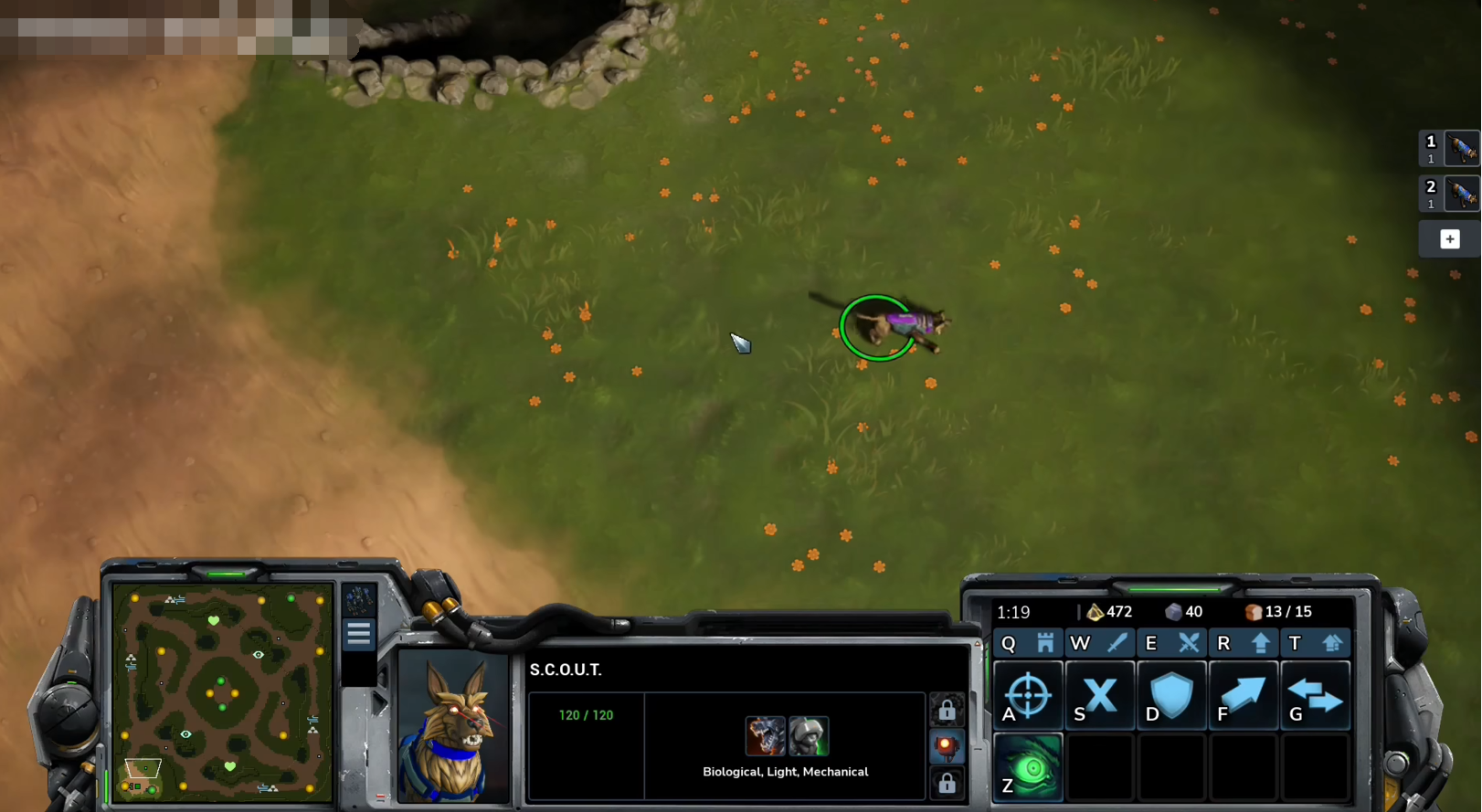This screenshot has height=812, width=1482.
Task: Use the green eye ability
Action: click(x=1028, y=767)
